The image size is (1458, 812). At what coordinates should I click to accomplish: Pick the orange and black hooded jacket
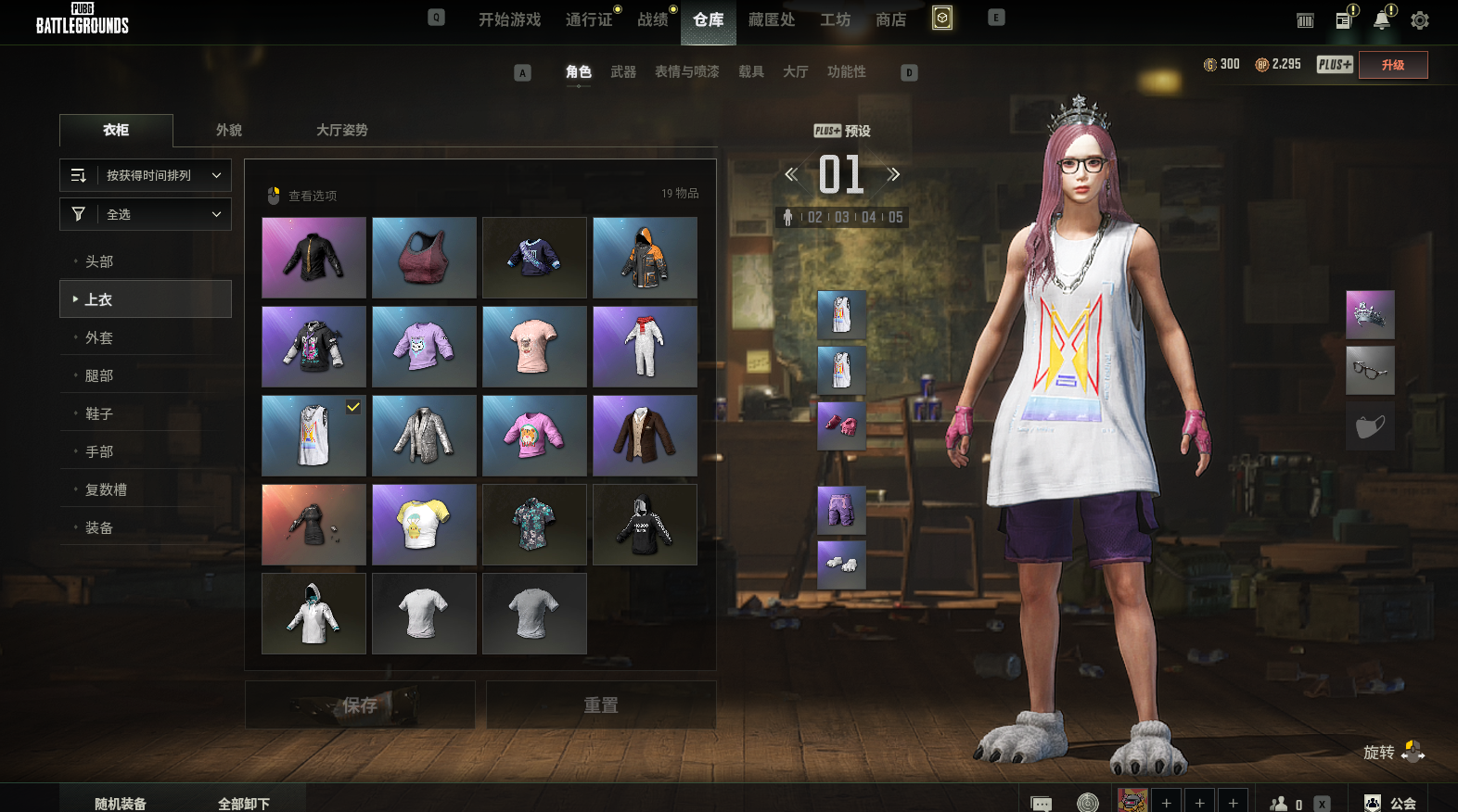(x=645, y=258)
